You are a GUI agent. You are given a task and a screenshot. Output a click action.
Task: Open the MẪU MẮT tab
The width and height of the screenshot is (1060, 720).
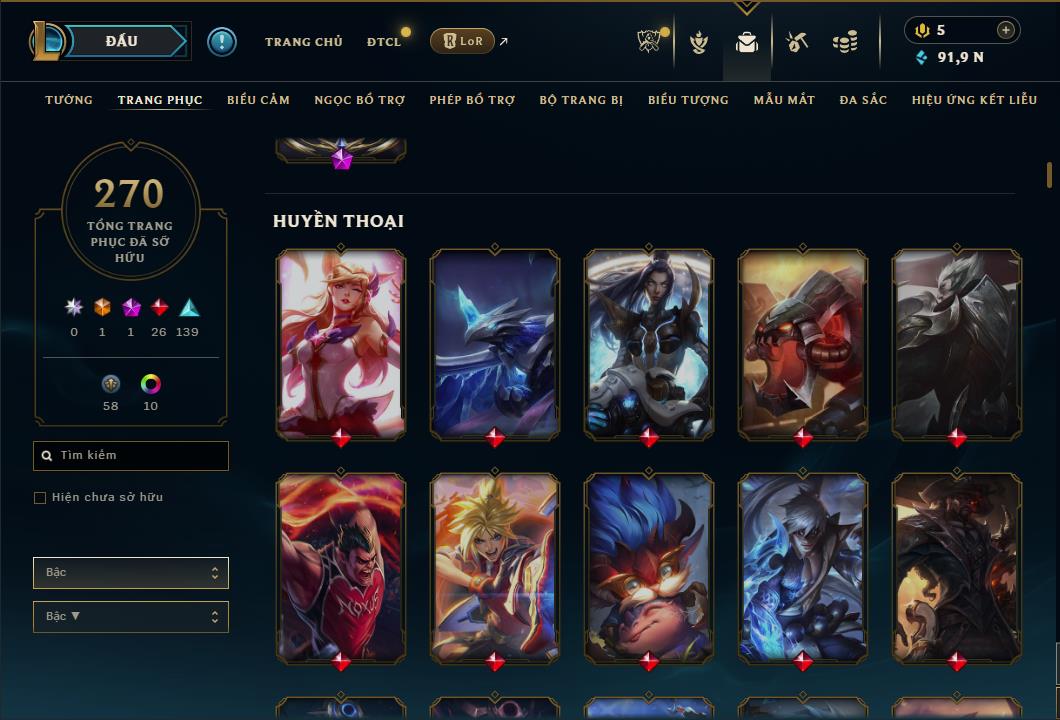tap(784, 100)
